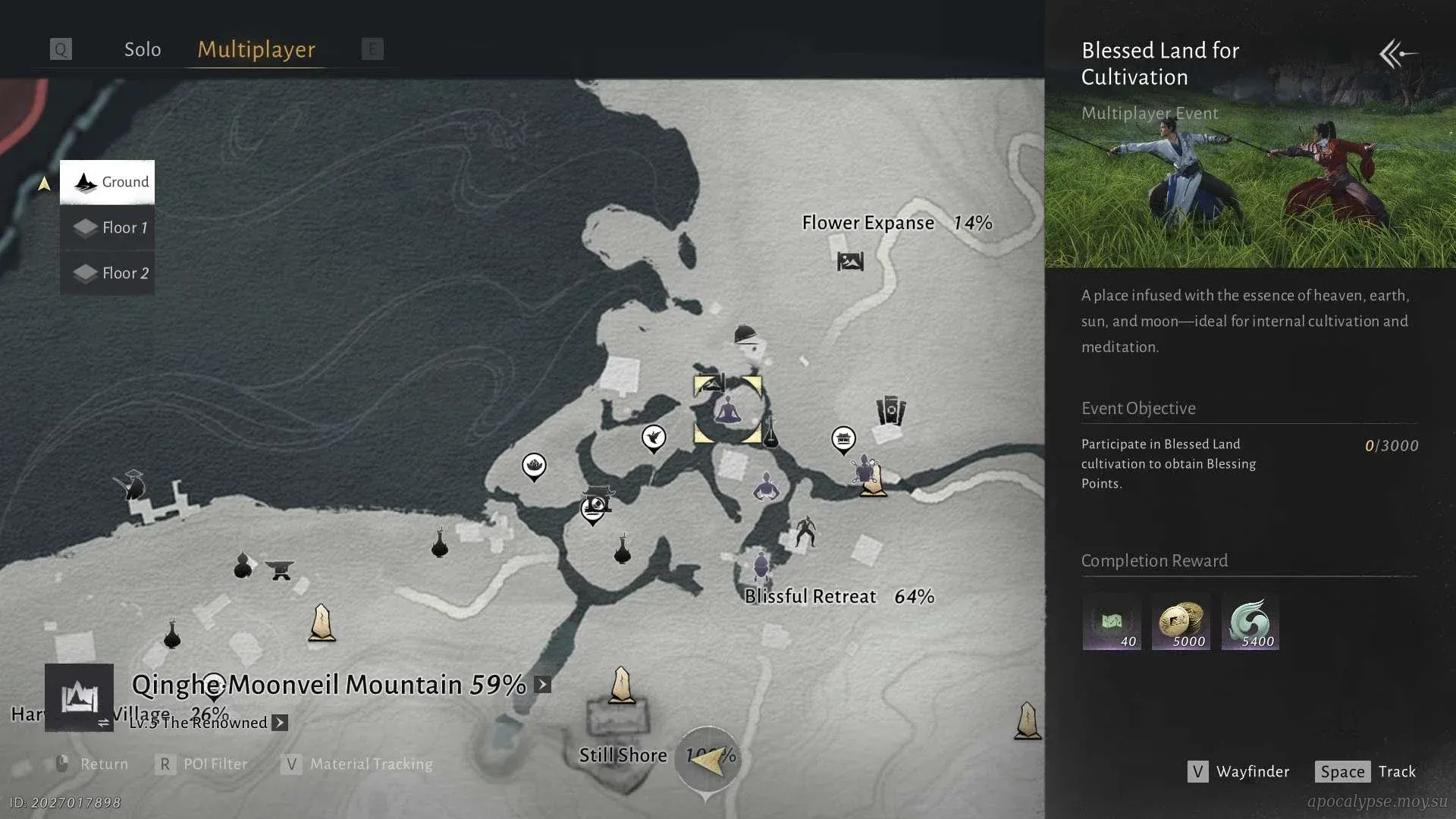Select the Multiplayer tab
The image size is (1456, 819).
[x=256, y=50]
